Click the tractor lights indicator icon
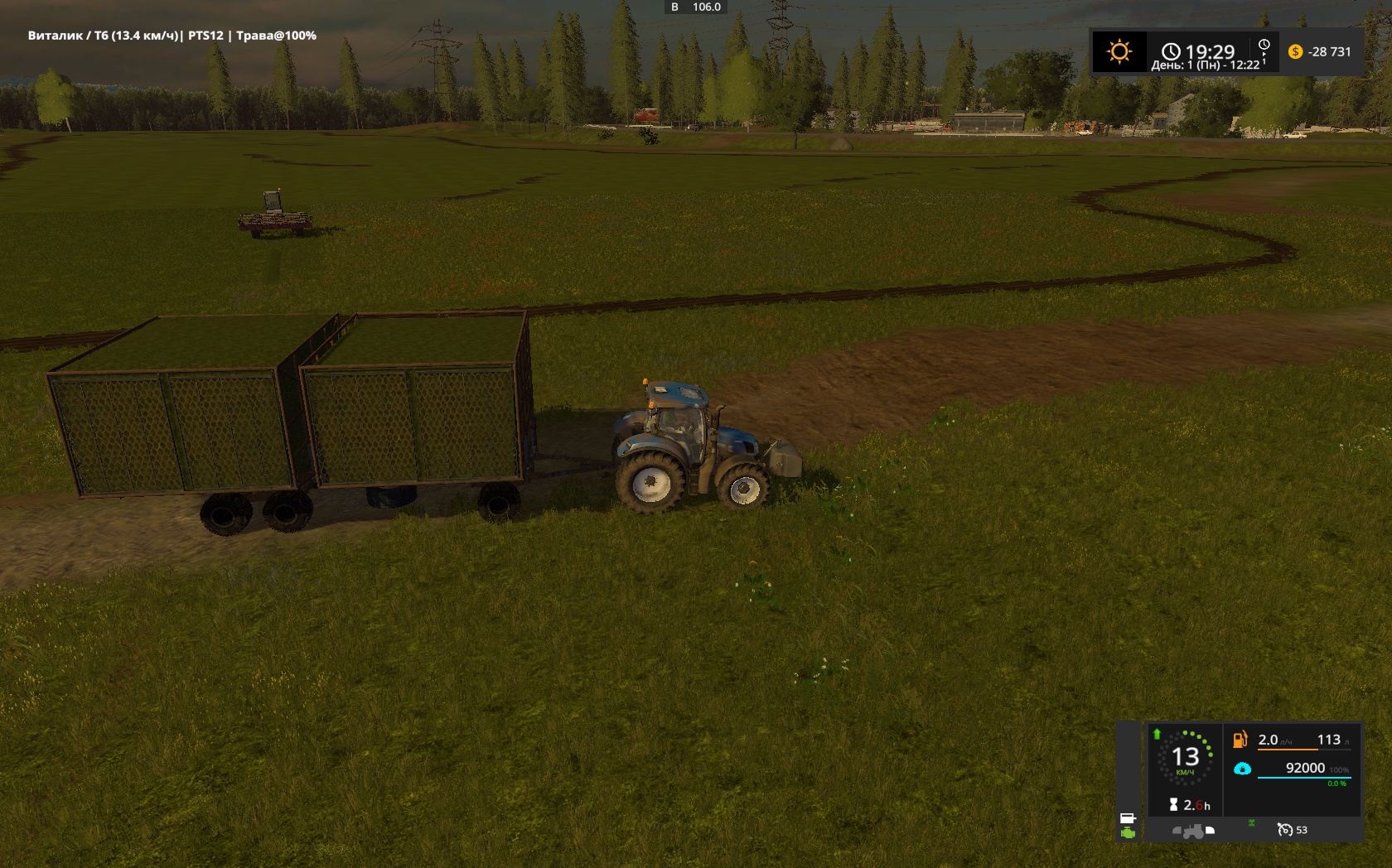 point(1193,831)
